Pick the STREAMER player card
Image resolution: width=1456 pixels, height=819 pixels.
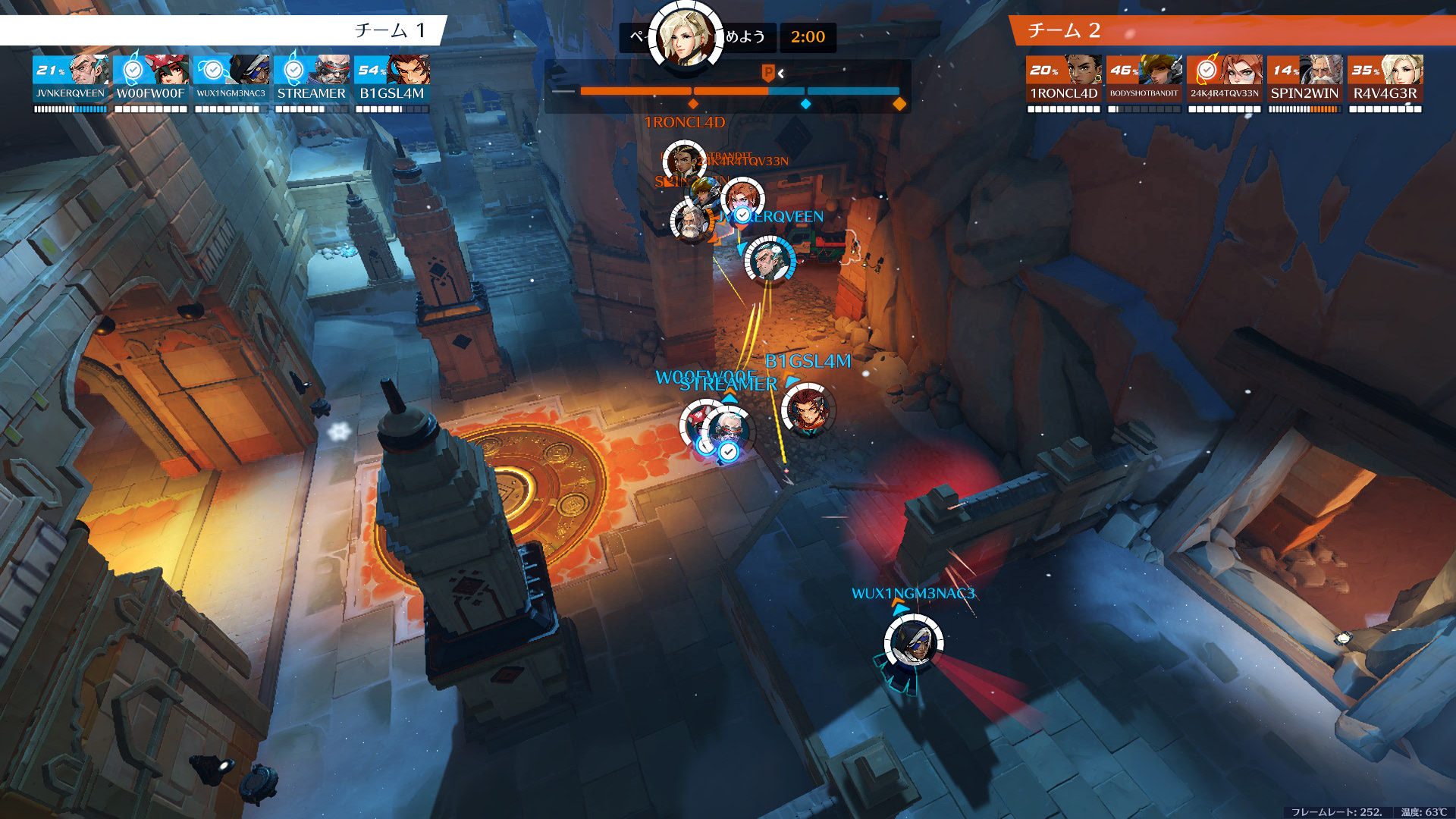(312, 79)
